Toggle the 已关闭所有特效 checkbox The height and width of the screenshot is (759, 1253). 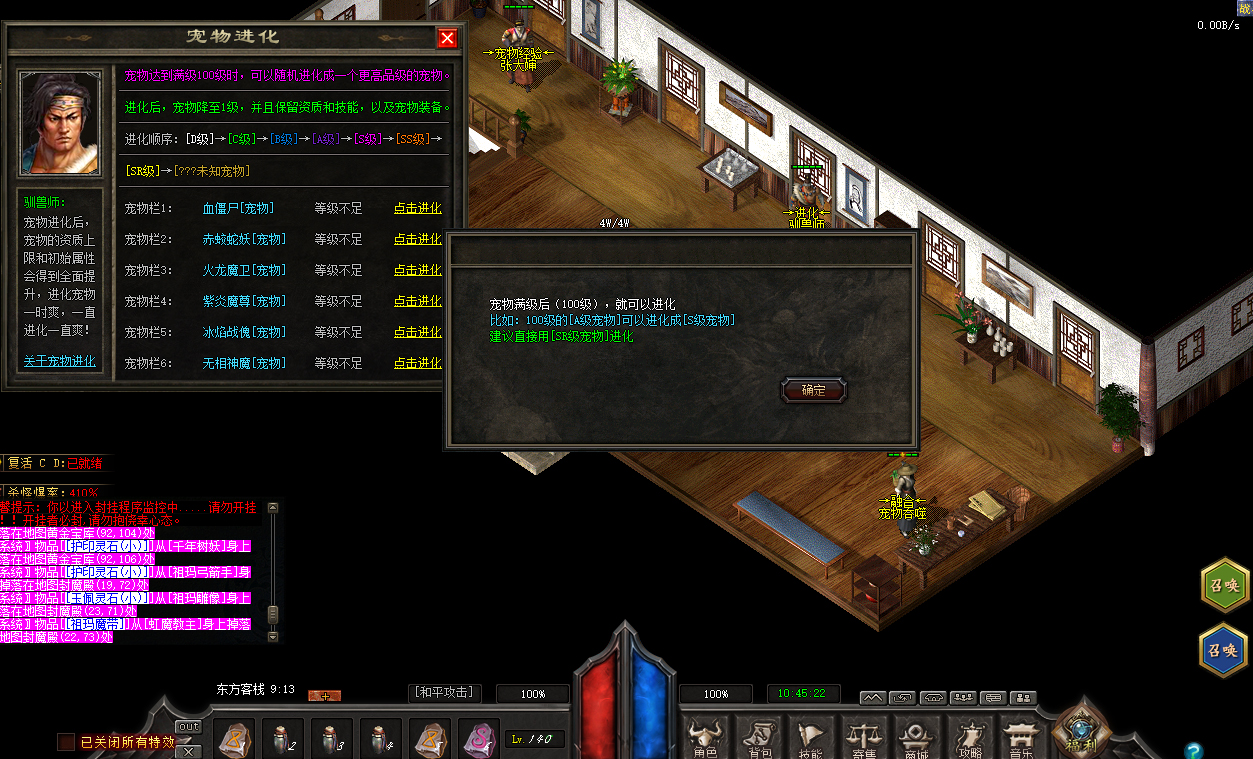(66, 742)
